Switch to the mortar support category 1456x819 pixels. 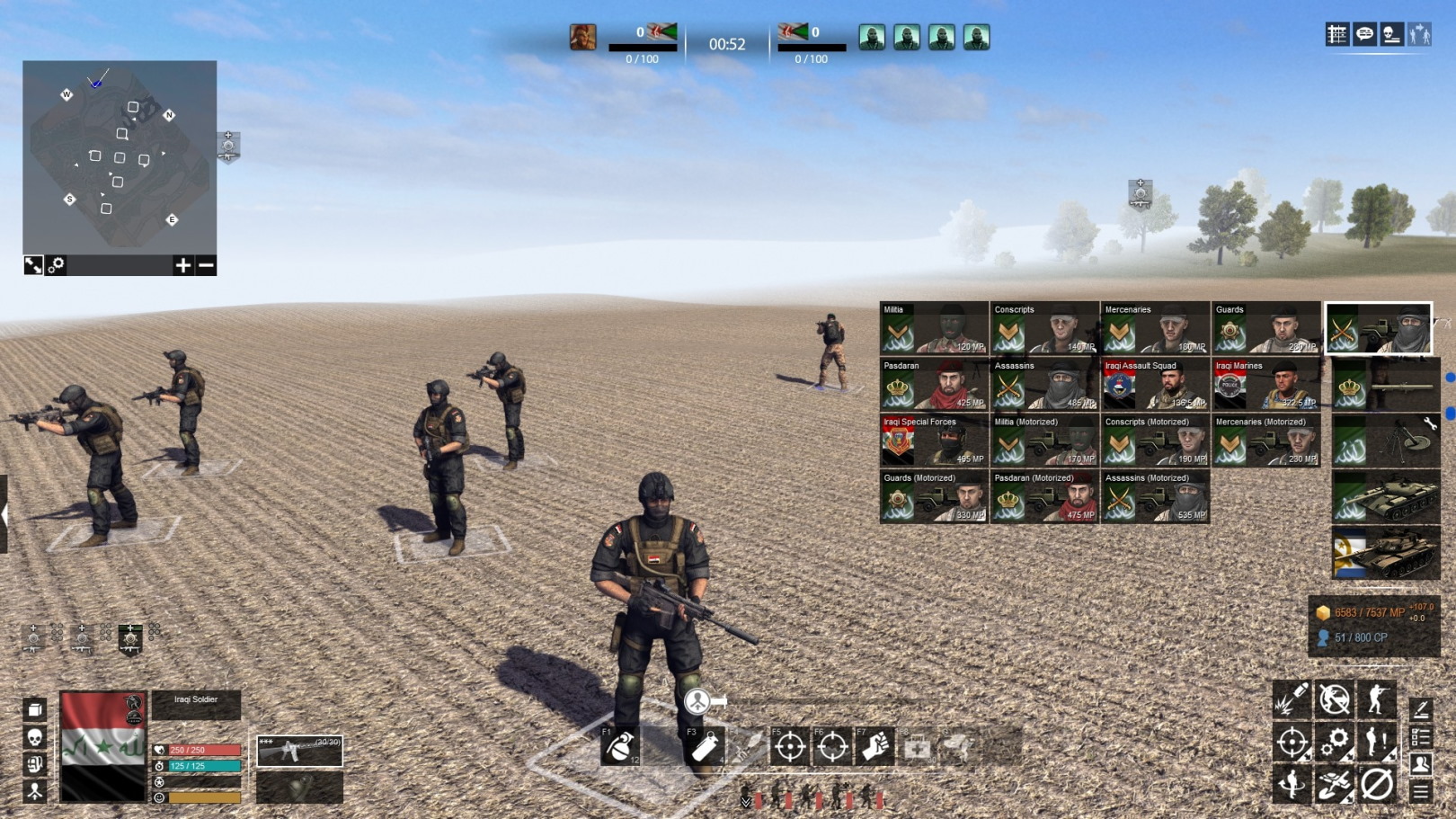click(1385, 441)
